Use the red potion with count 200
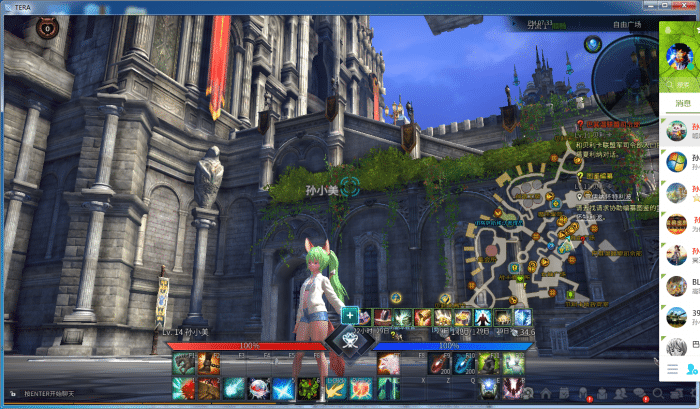The height and width of the screenshot is (409, 700). click(x=441, y=363)
